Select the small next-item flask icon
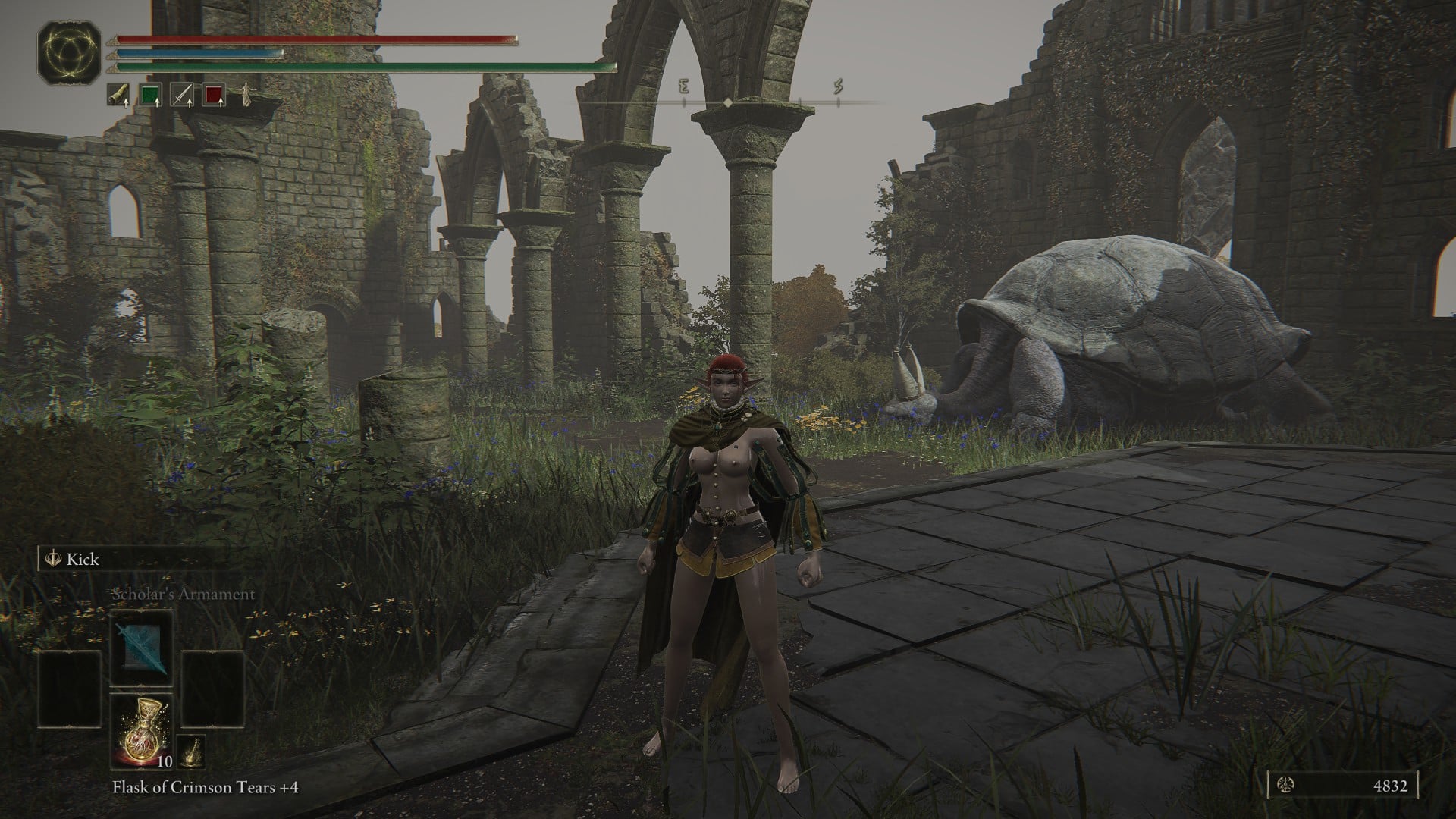The image size is (1456, 819). 191,751
